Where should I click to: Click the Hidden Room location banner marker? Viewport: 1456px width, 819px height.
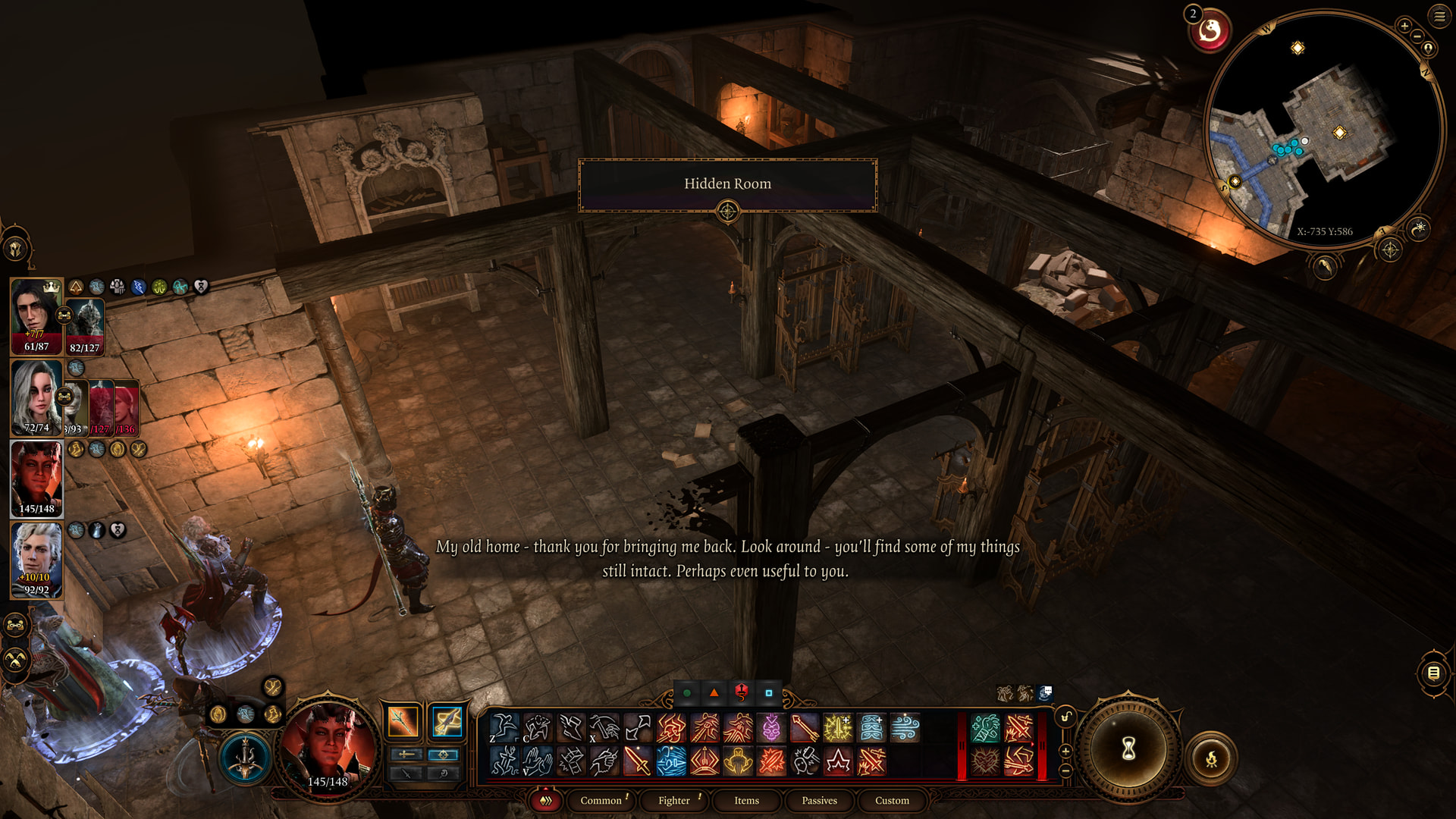tap(727, 212)
